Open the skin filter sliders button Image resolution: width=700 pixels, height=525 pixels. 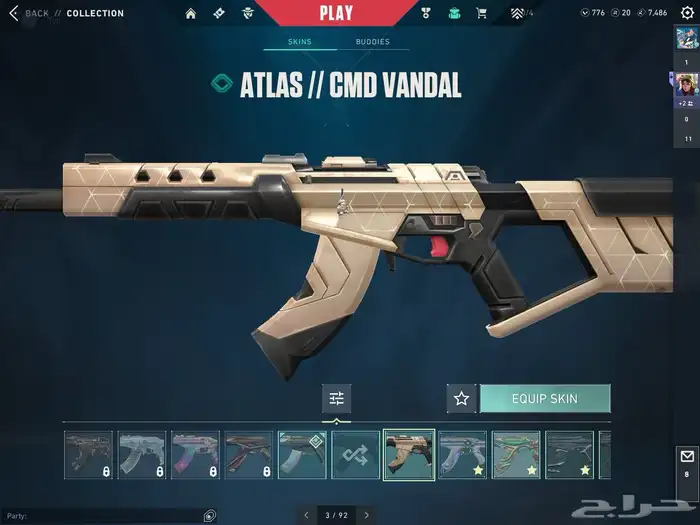(x=337, y=398)
